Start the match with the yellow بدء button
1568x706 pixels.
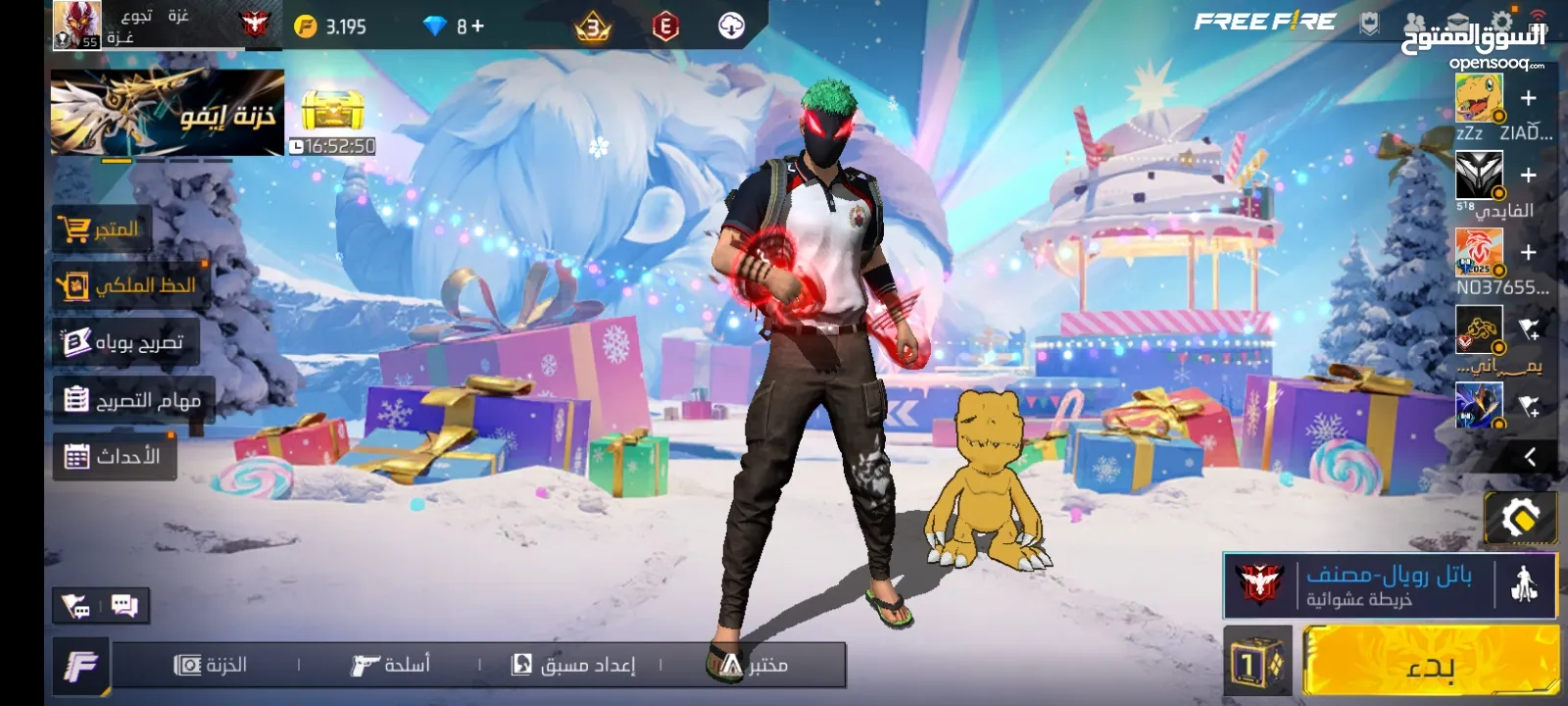click(x=1430, y=665)
